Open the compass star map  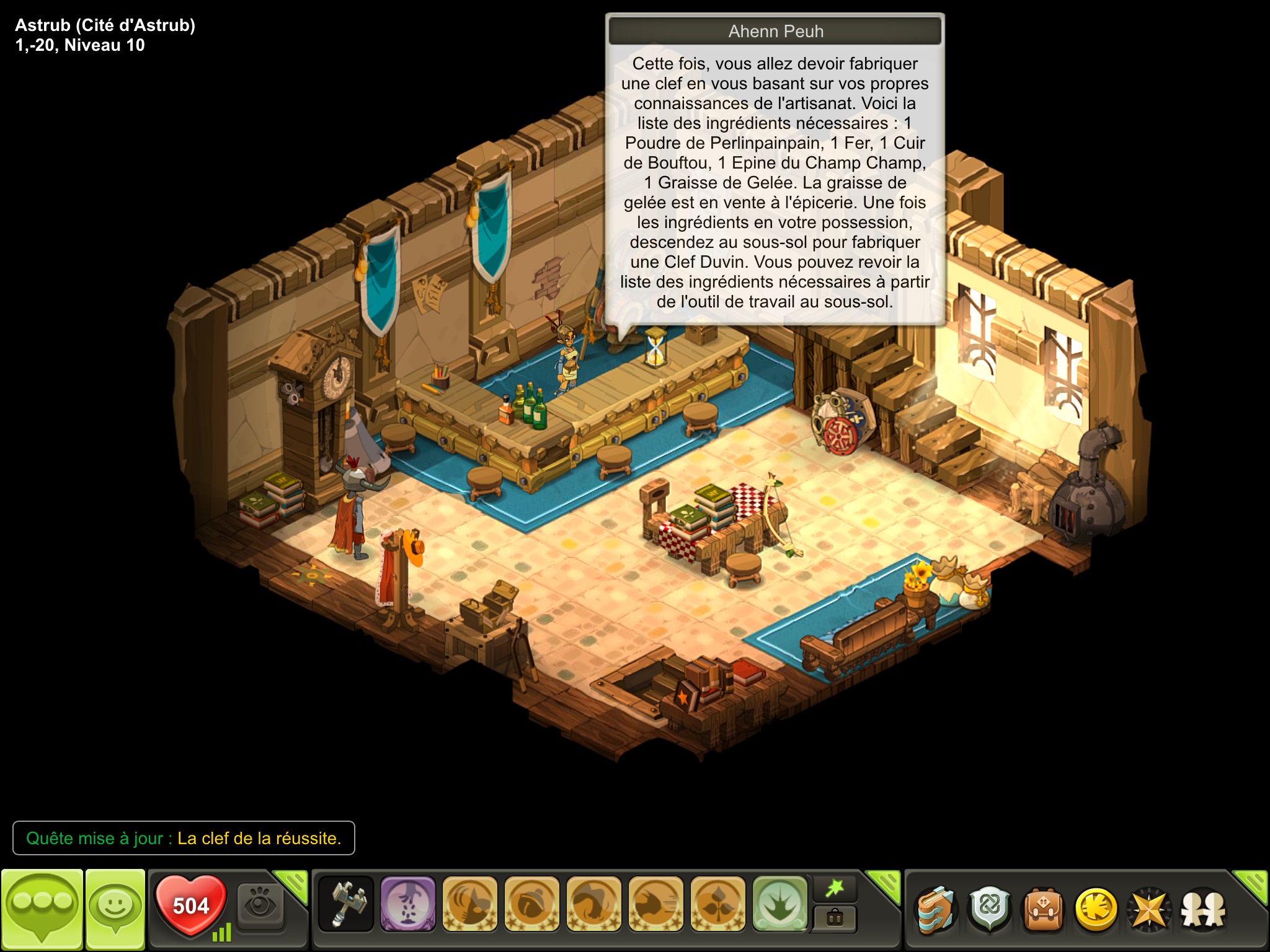[1149, 909]
